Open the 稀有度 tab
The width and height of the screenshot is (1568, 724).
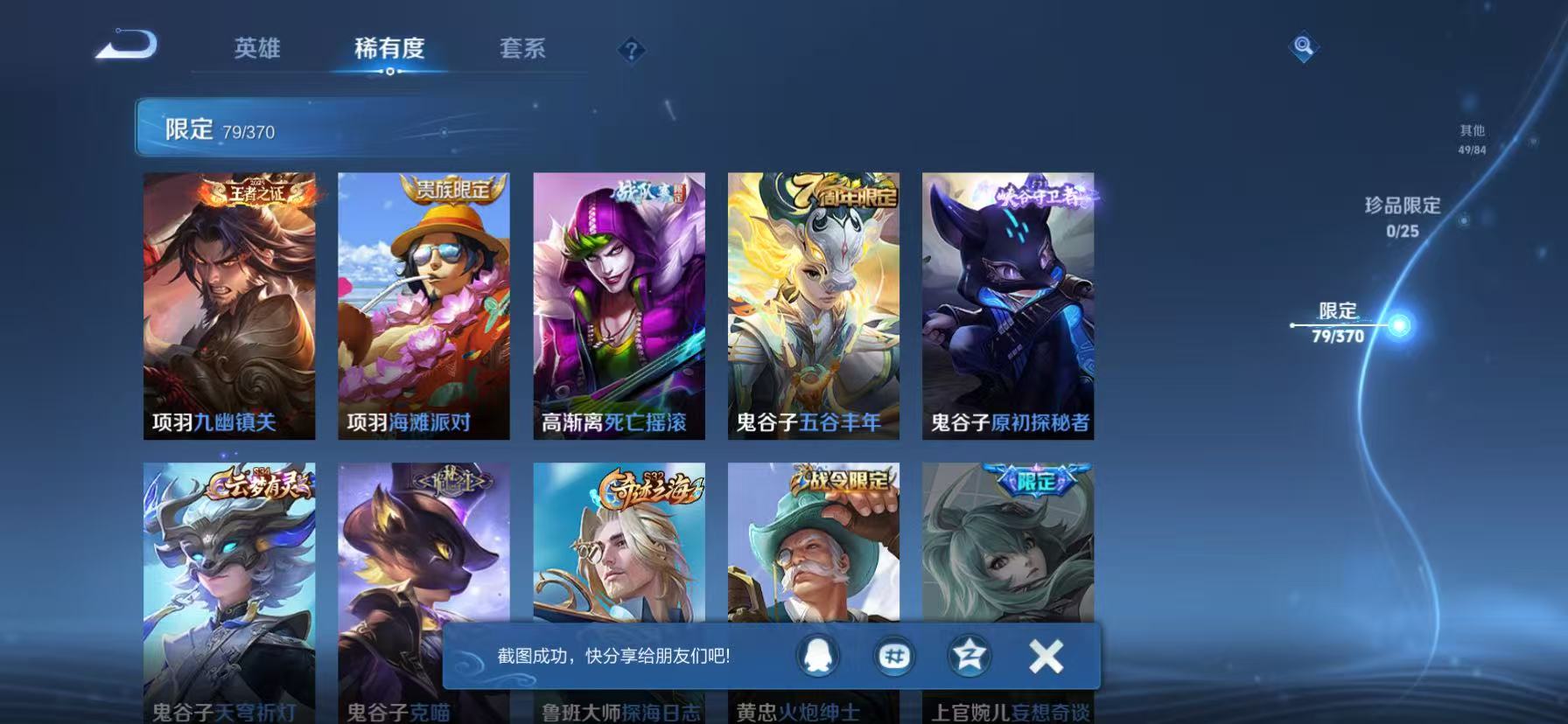pos(388,50)
